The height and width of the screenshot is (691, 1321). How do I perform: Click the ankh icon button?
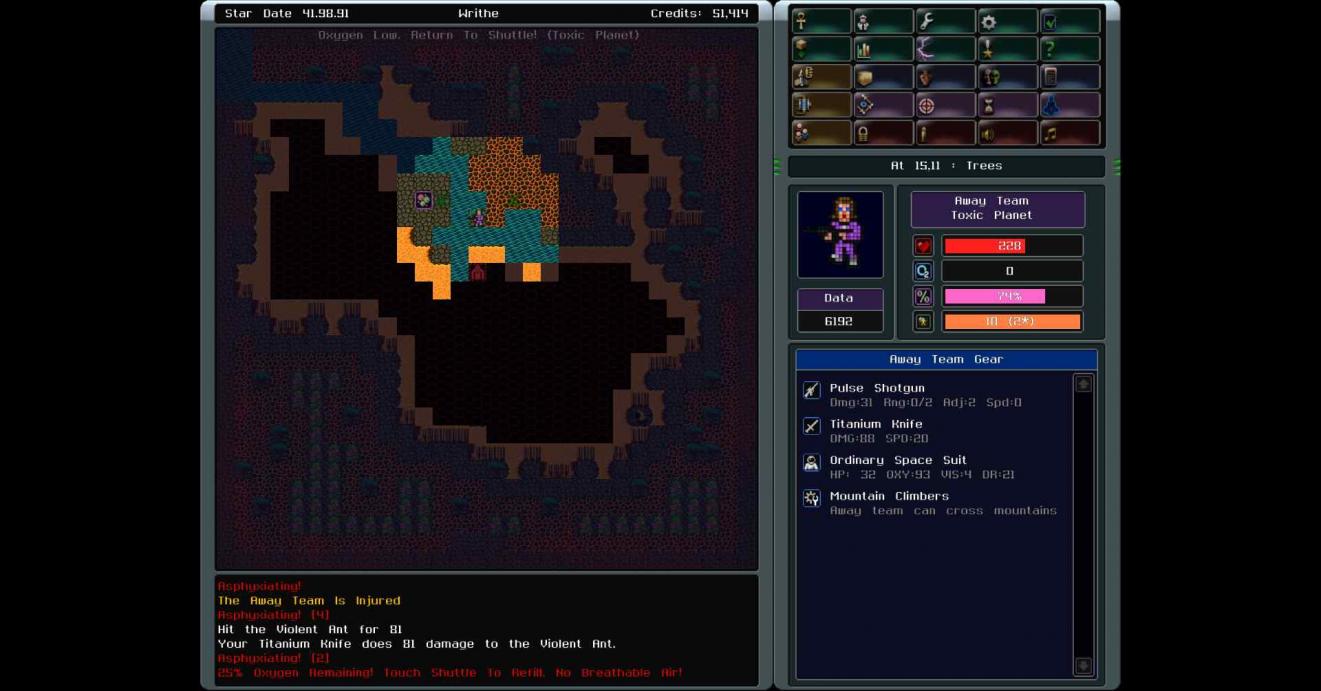[x=820, y=21]
